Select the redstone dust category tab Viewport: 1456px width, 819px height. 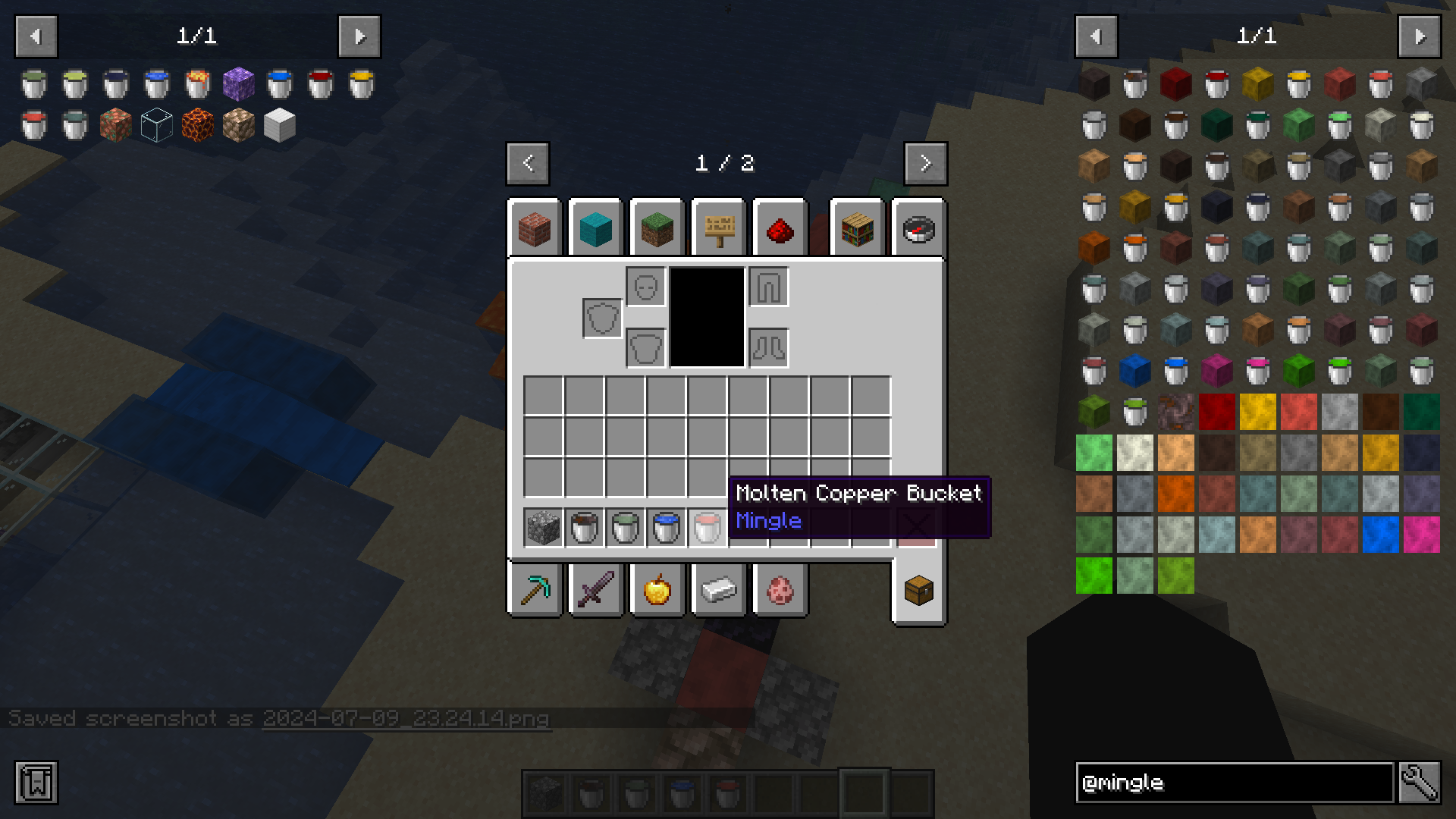coord(780,227)
